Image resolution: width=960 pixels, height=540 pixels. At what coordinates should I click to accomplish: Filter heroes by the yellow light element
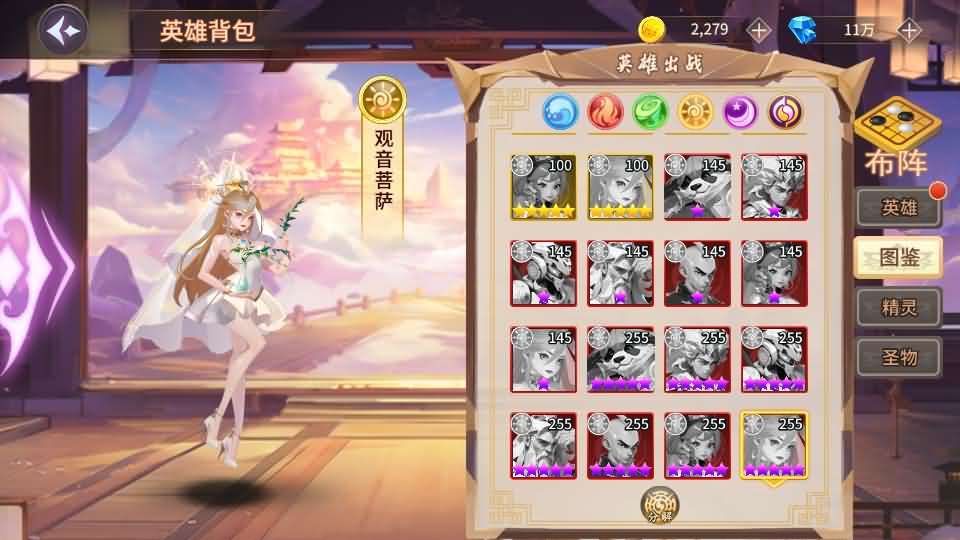click(x=695, y=111)
